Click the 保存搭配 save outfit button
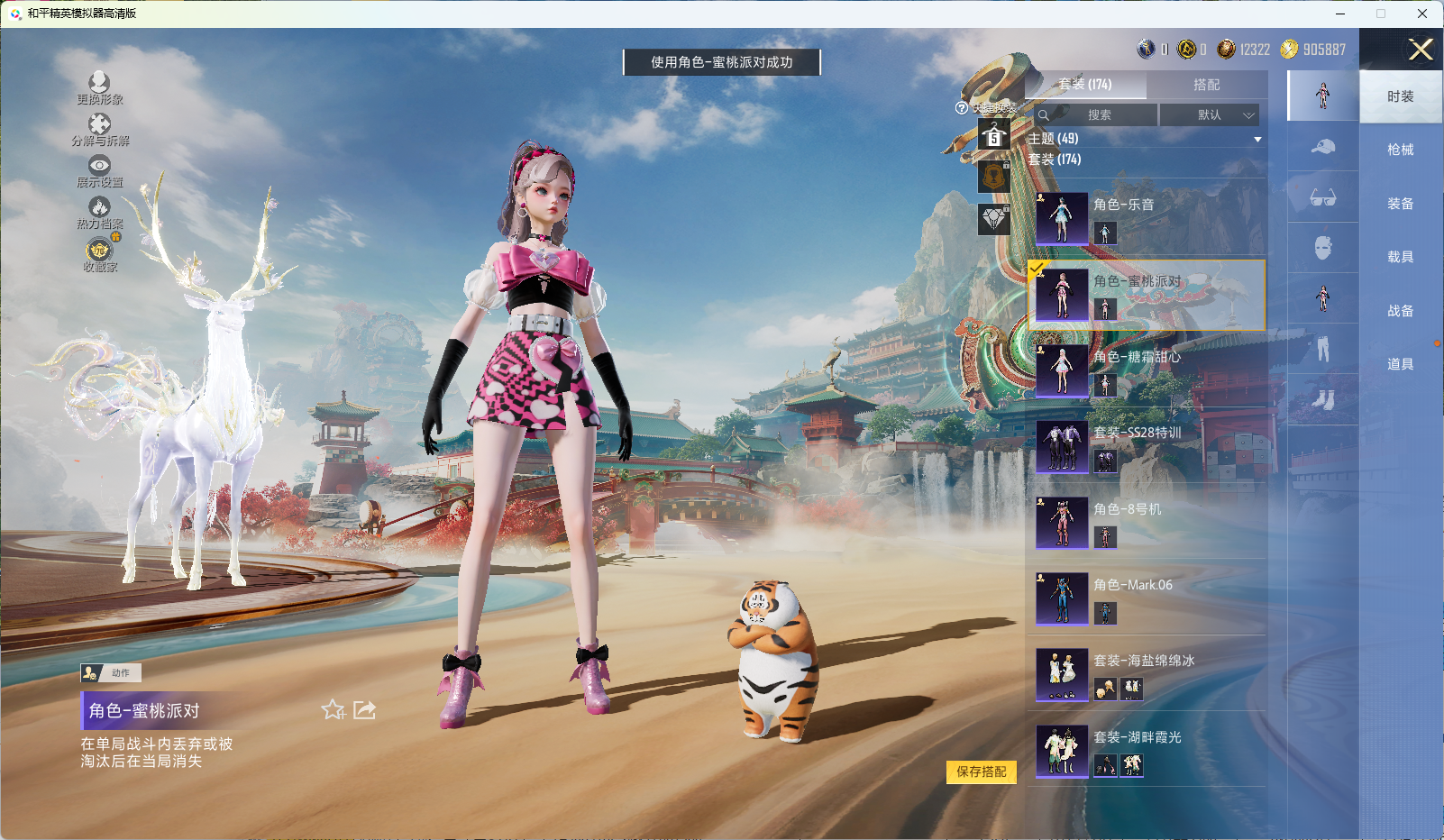 (x=981, y=772)
